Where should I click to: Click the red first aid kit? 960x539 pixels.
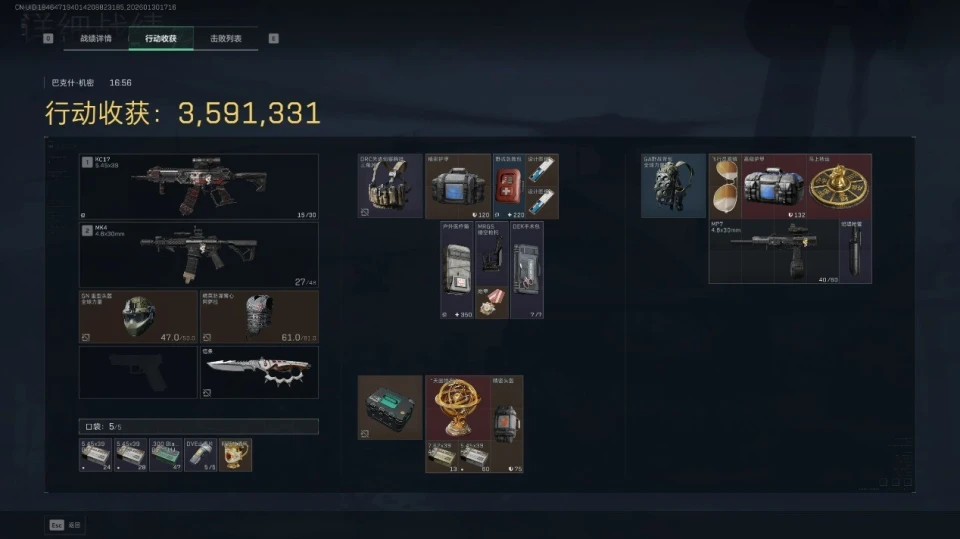pos(509,186)
